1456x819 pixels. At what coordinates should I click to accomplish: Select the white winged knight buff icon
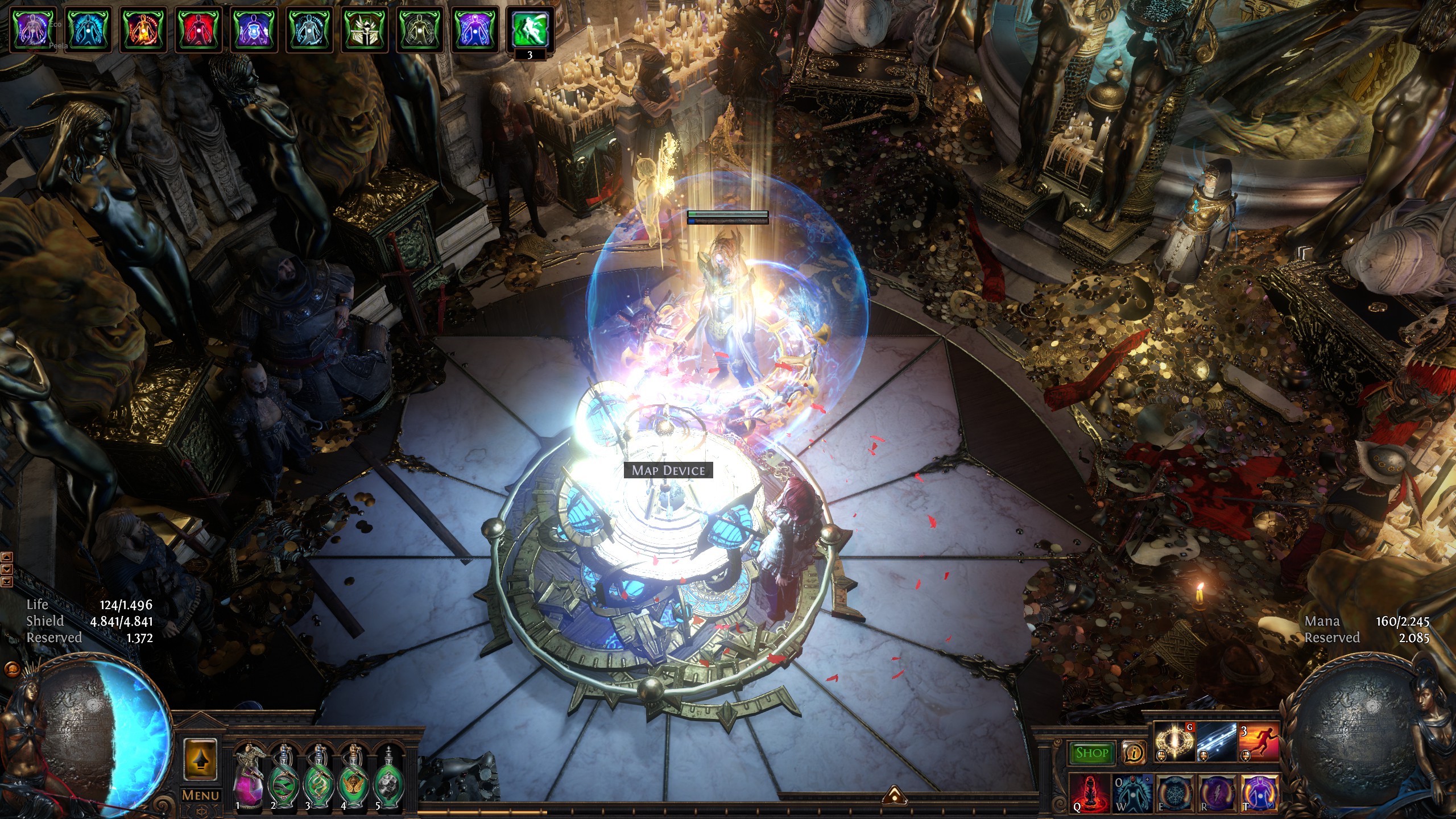tap(364, 28)
